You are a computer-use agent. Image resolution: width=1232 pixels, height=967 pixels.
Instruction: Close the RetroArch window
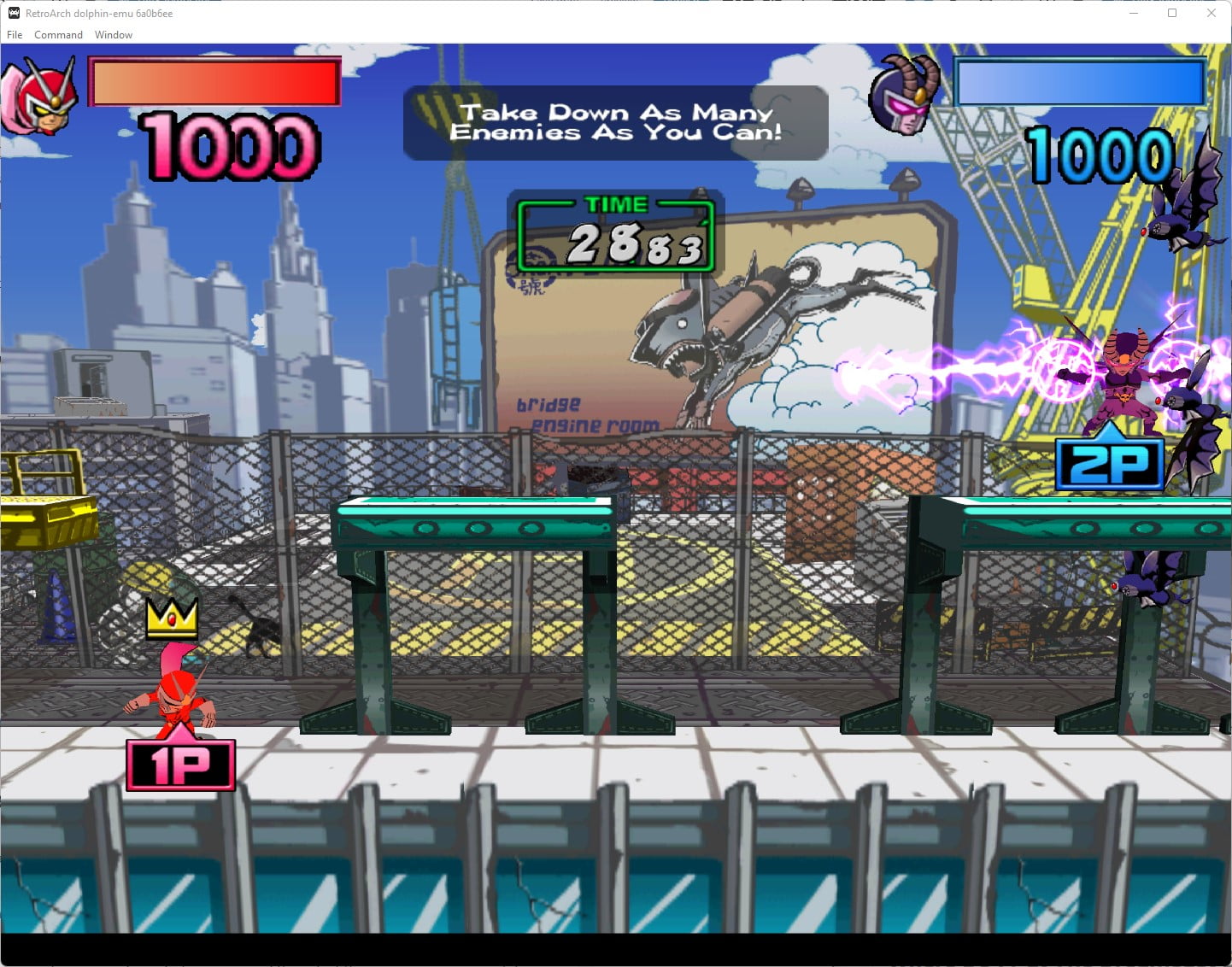1211,14
